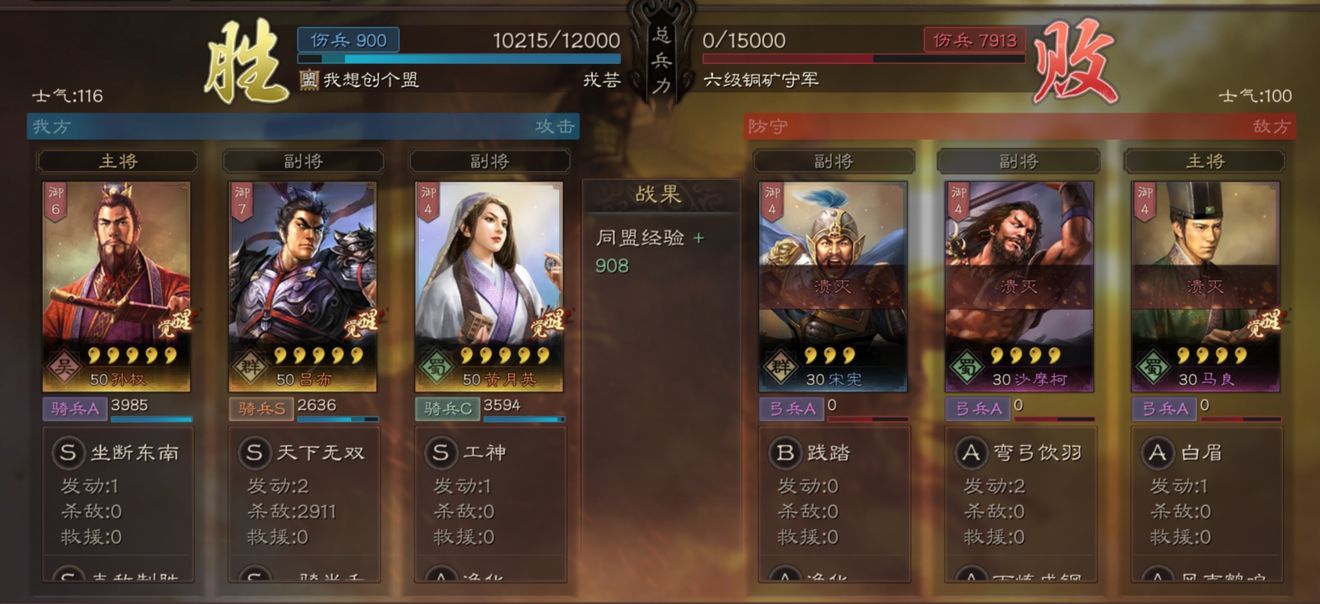Image resolution: width=1320 pixels, height=604 pixels.
Task: Show the 坐断东南 skill details
Action: 117,453
